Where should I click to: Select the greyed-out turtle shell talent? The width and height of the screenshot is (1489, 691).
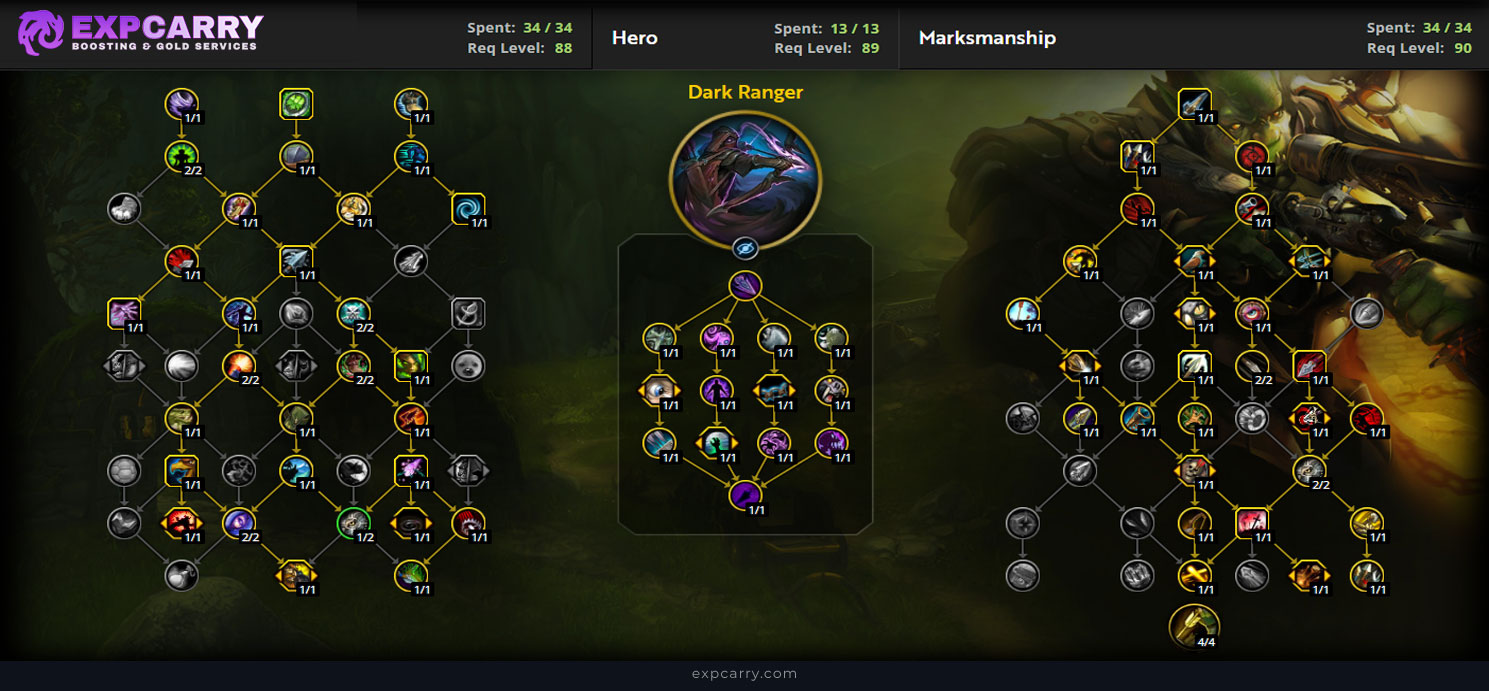(124, 469)
